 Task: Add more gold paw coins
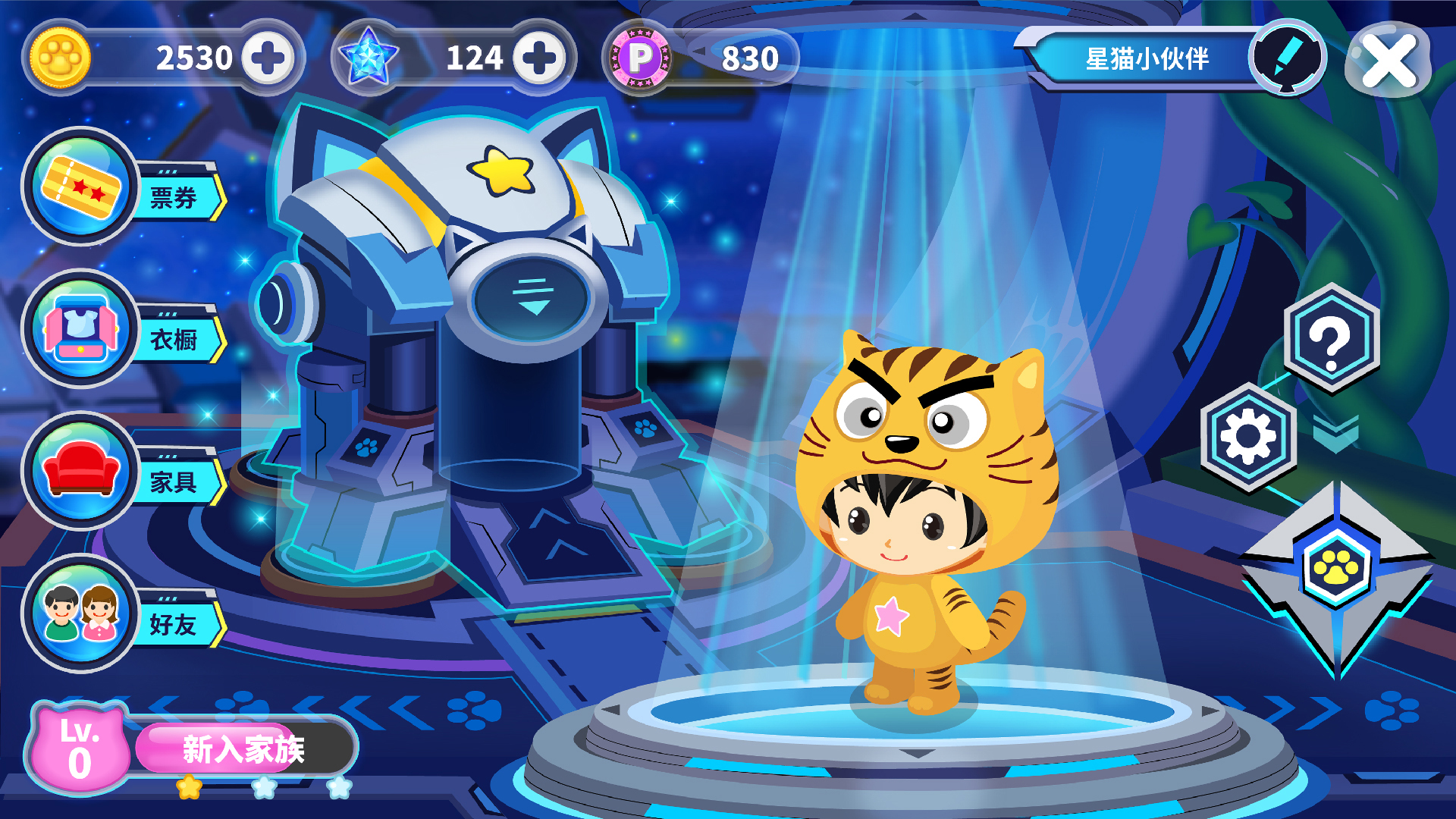[x=268, y=58]
